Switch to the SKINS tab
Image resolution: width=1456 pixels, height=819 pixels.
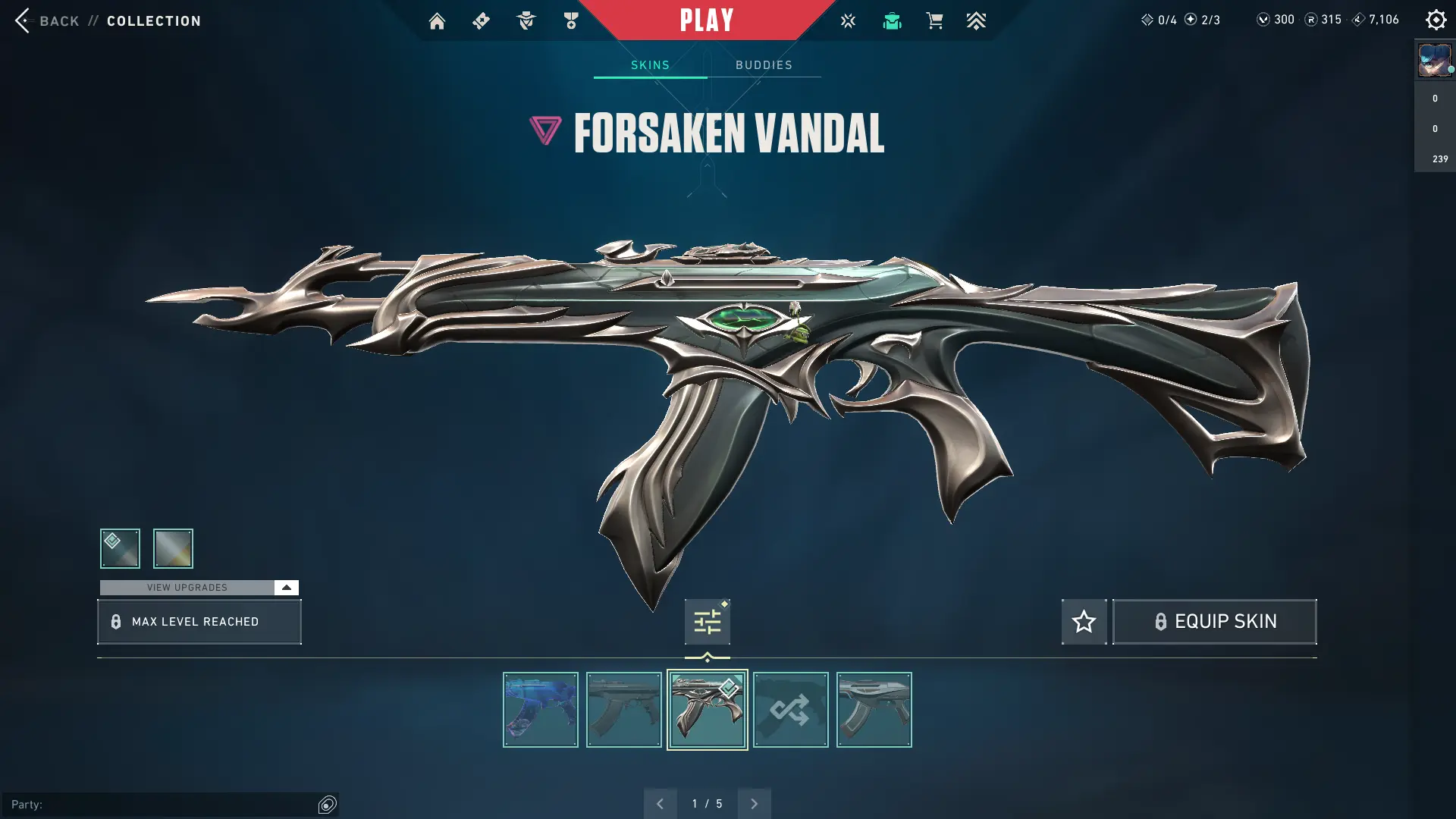point(649,64)
